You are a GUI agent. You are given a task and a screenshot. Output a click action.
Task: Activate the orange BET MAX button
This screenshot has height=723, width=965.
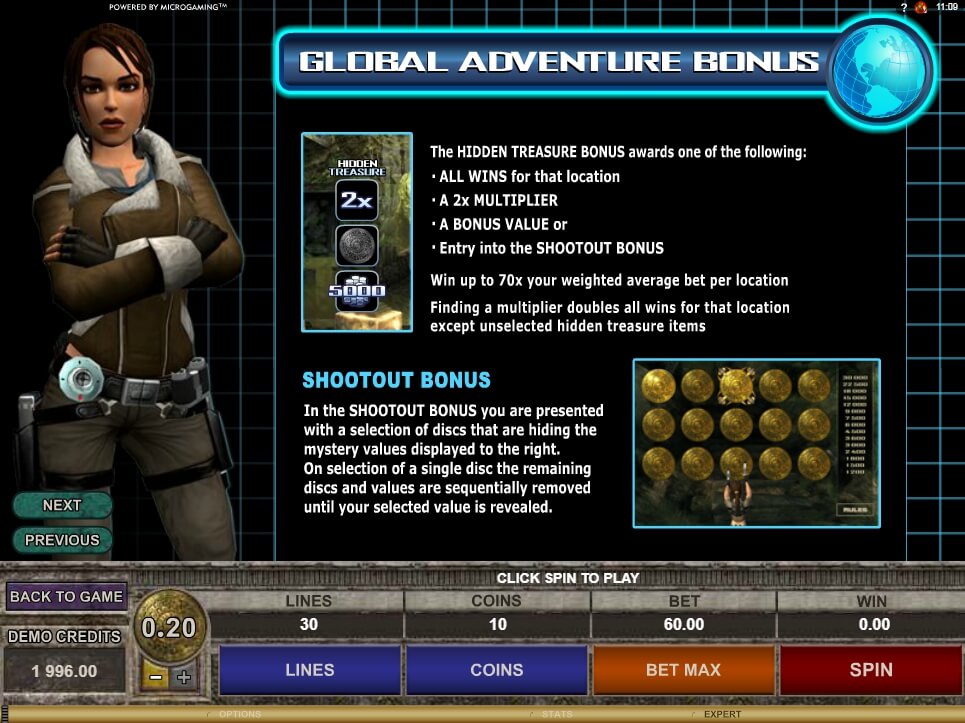(683, 670)
